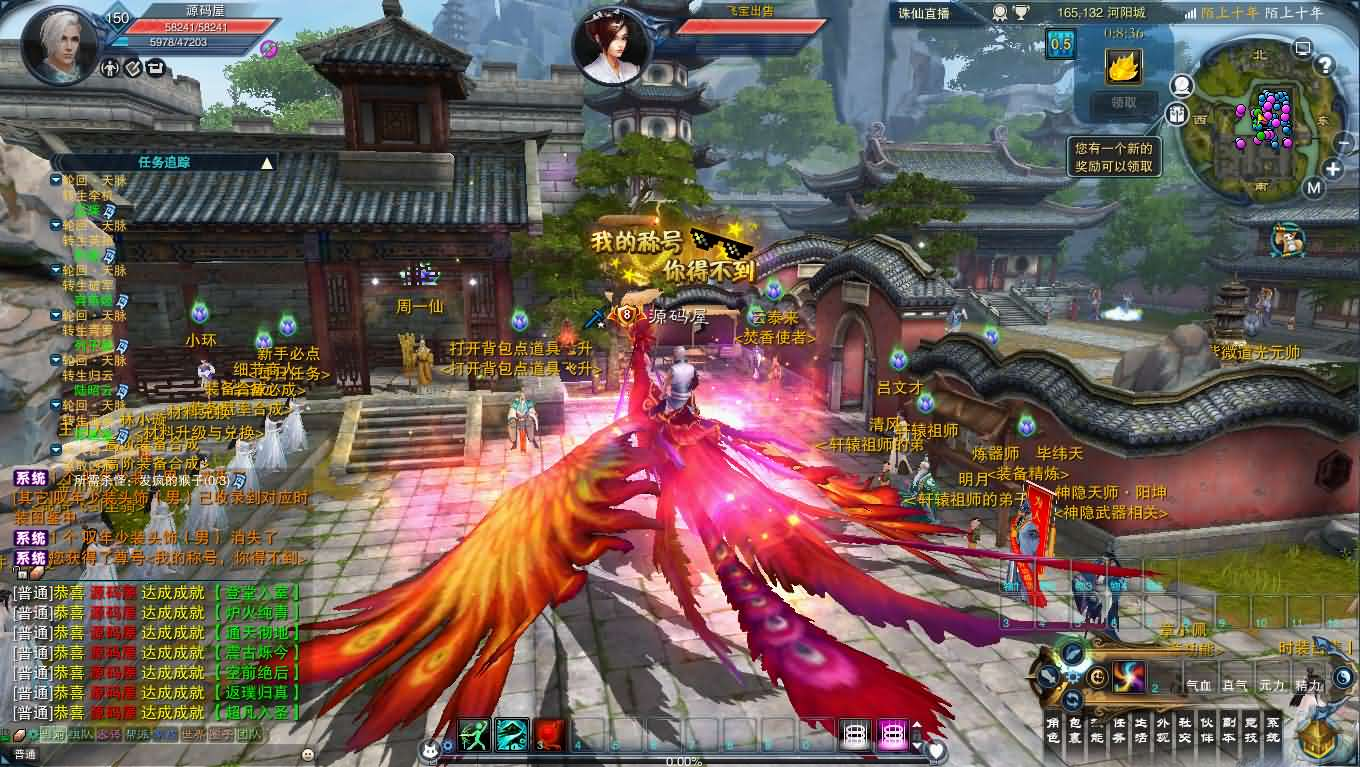Switch chat to the 世界 channel tab

[193, 735]
